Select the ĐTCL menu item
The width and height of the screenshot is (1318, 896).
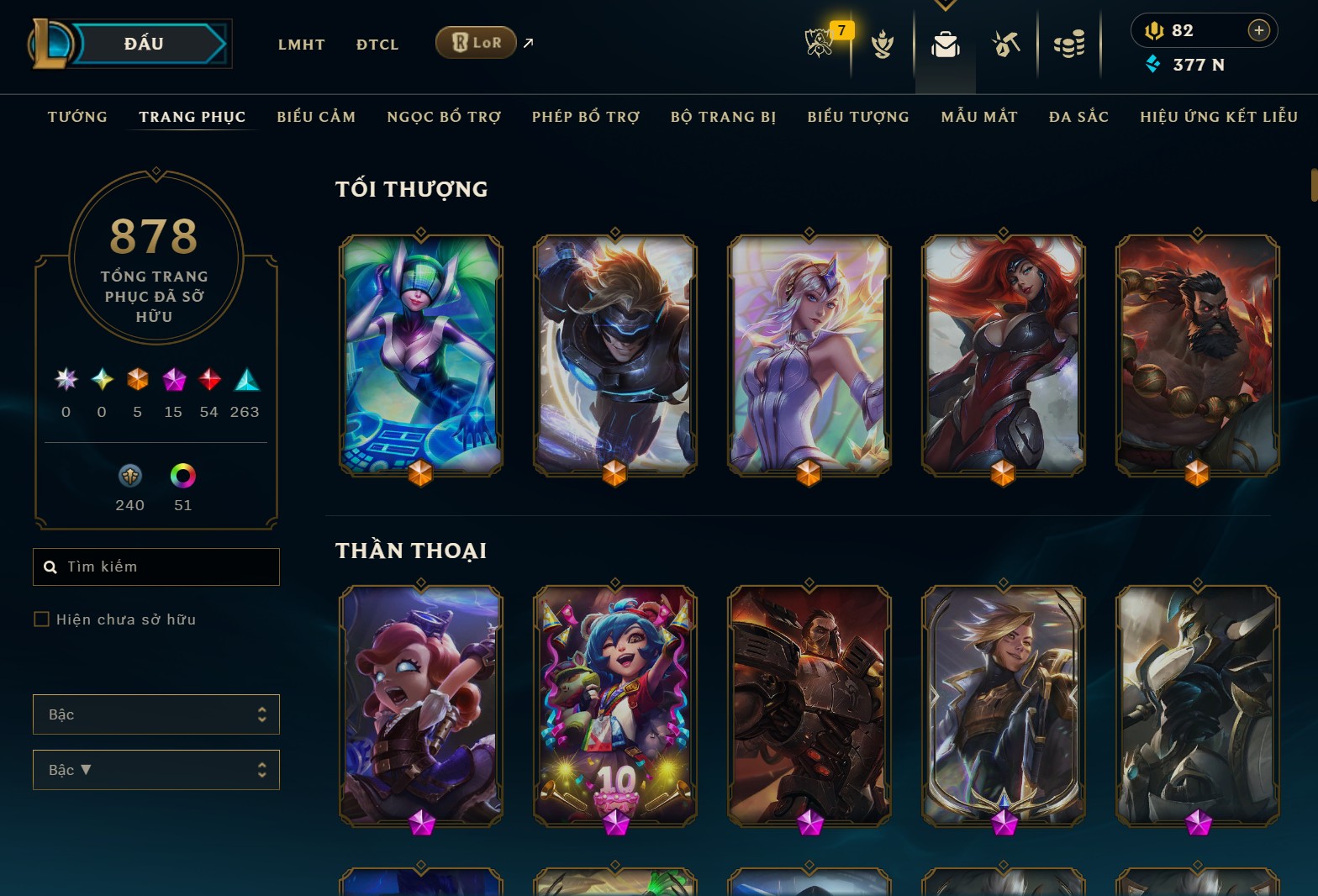click(377, 45)
